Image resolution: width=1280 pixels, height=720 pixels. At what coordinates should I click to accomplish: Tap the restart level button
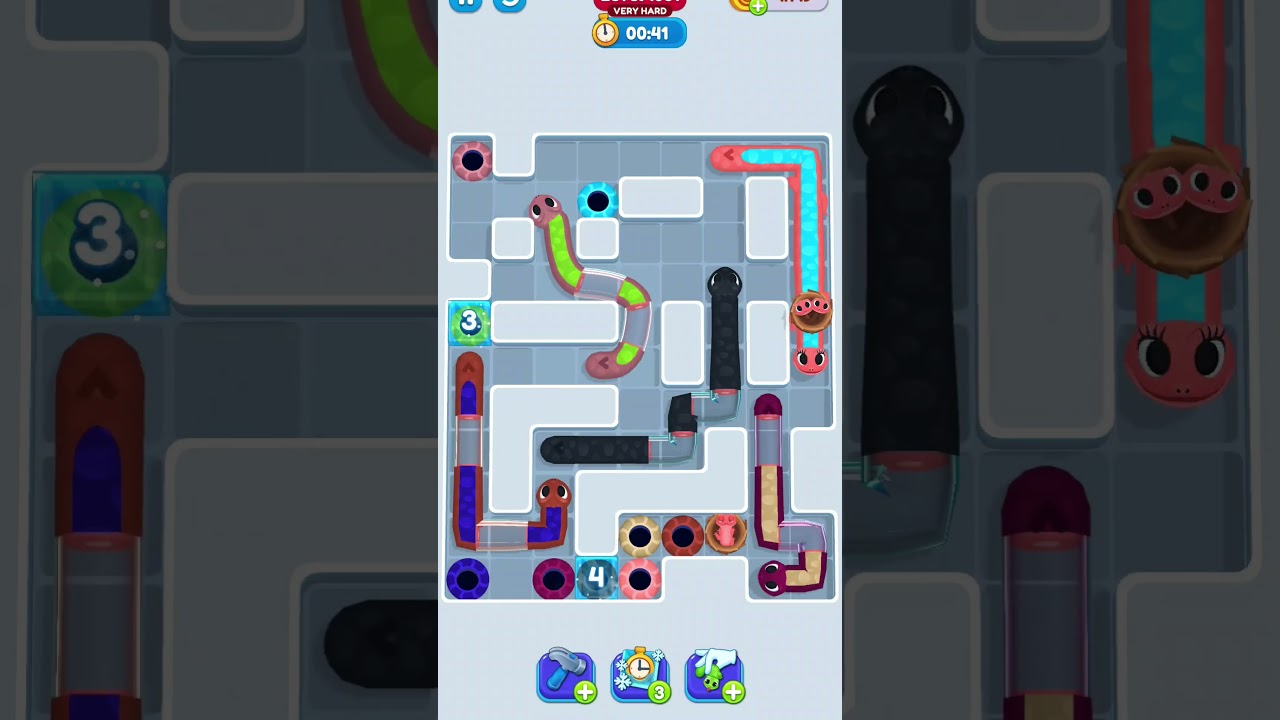508,3
